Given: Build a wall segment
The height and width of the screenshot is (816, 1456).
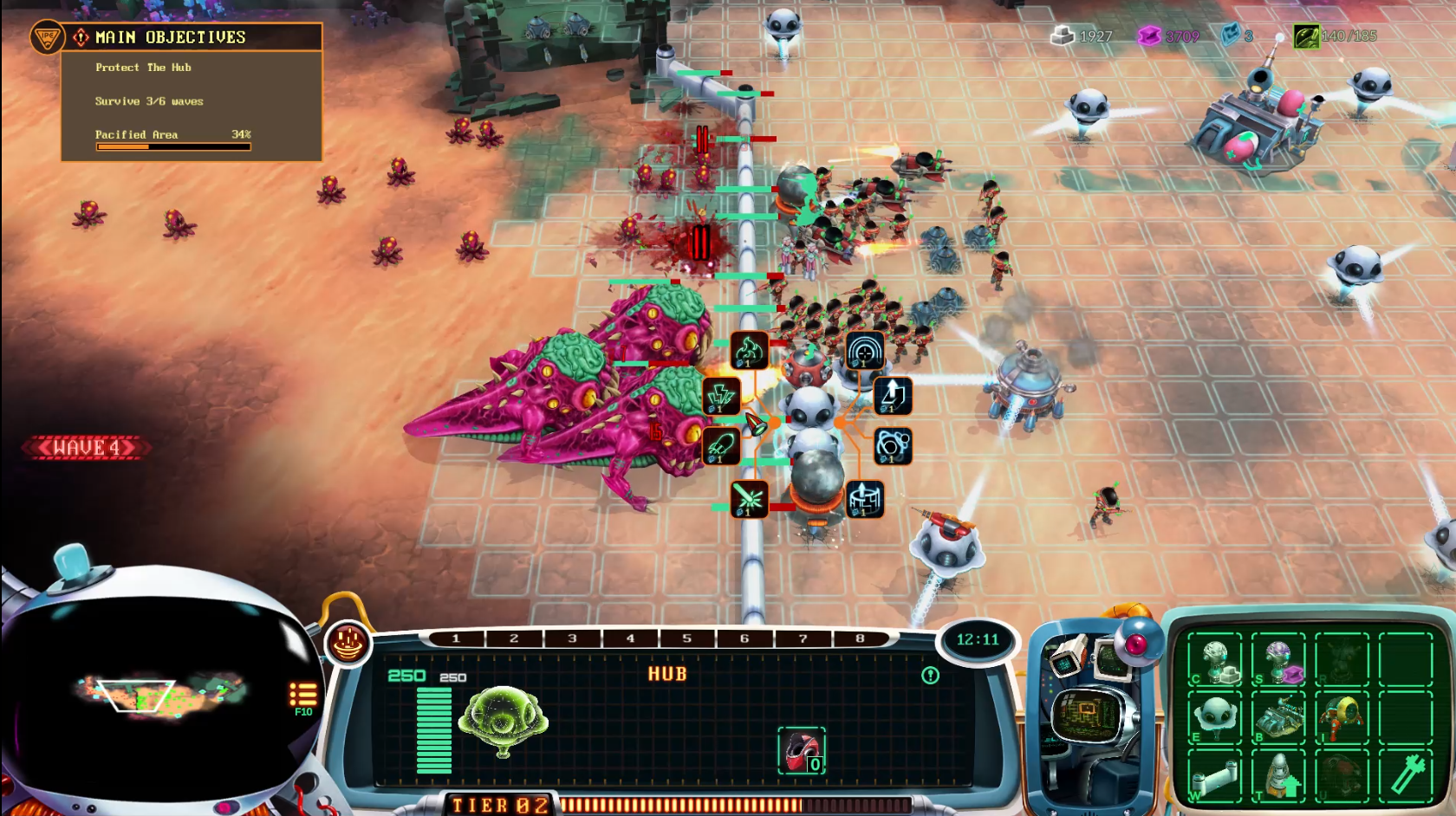Looking at the screenshot, I should click(x=1214, y=776).
